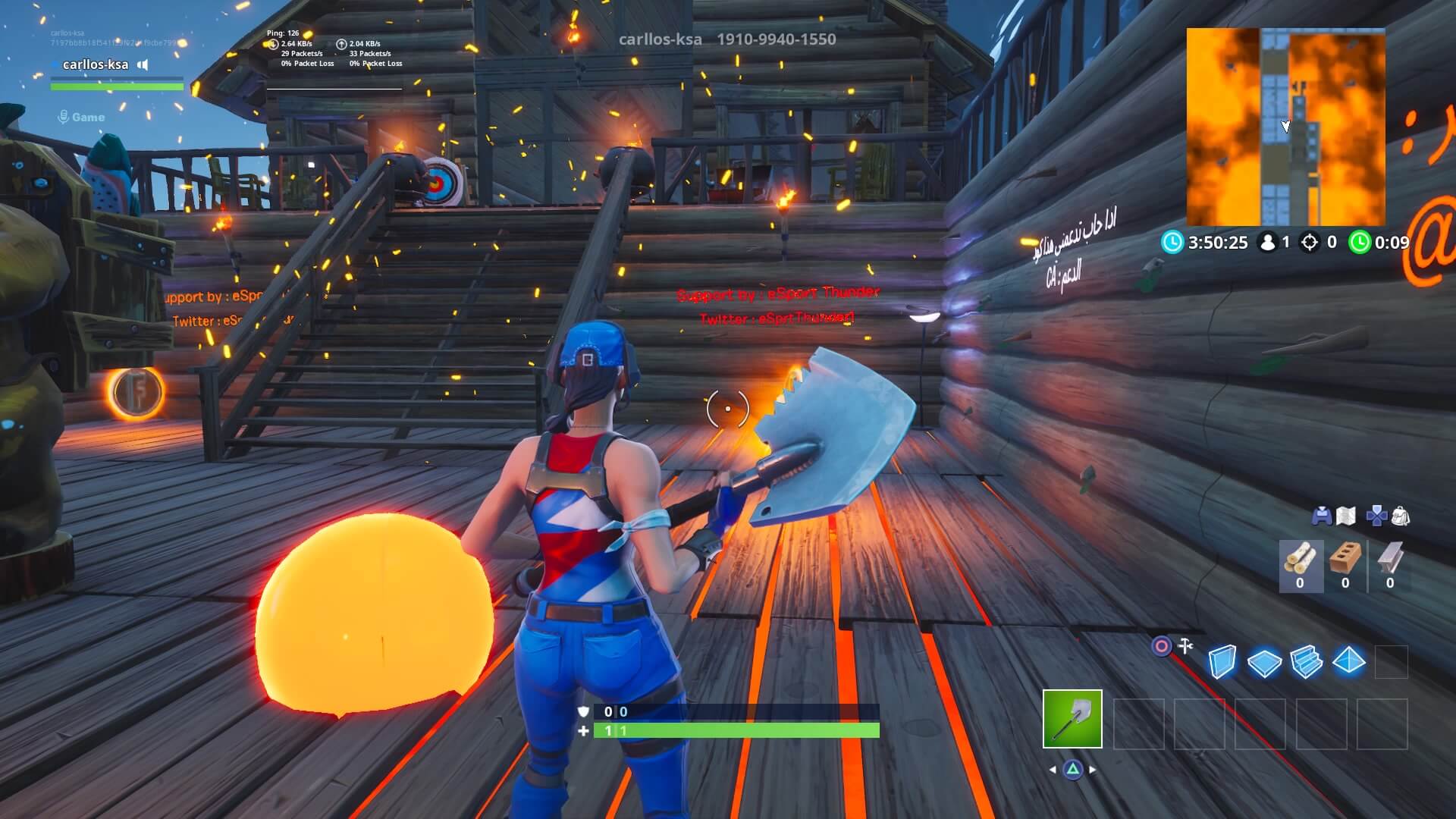Select the pickaxe hotbar slot
The width and height of the screenshot is (1456, 819).
[x=1072, y=718]
